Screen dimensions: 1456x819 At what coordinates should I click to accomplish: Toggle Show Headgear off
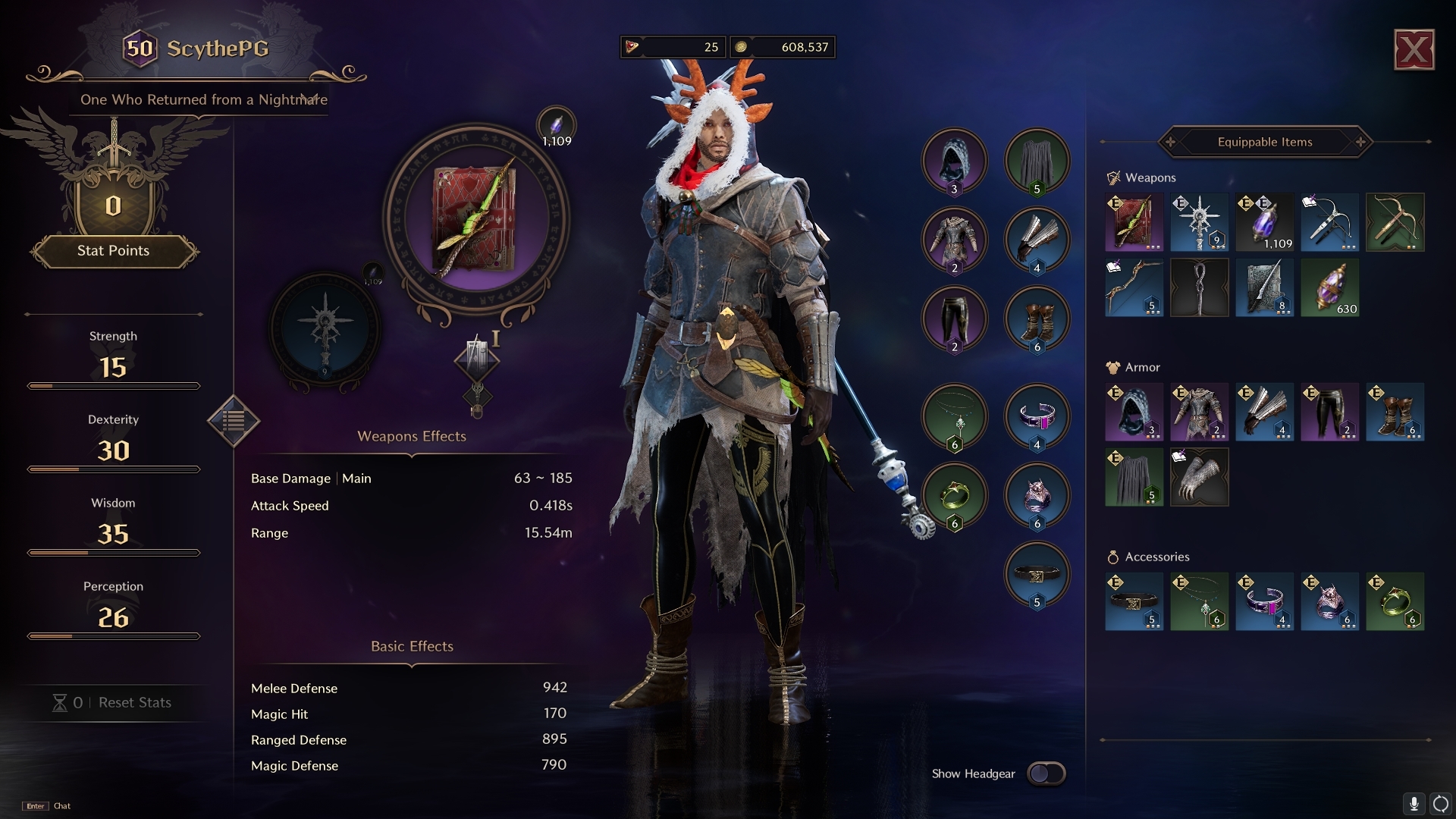[1047, 773]
